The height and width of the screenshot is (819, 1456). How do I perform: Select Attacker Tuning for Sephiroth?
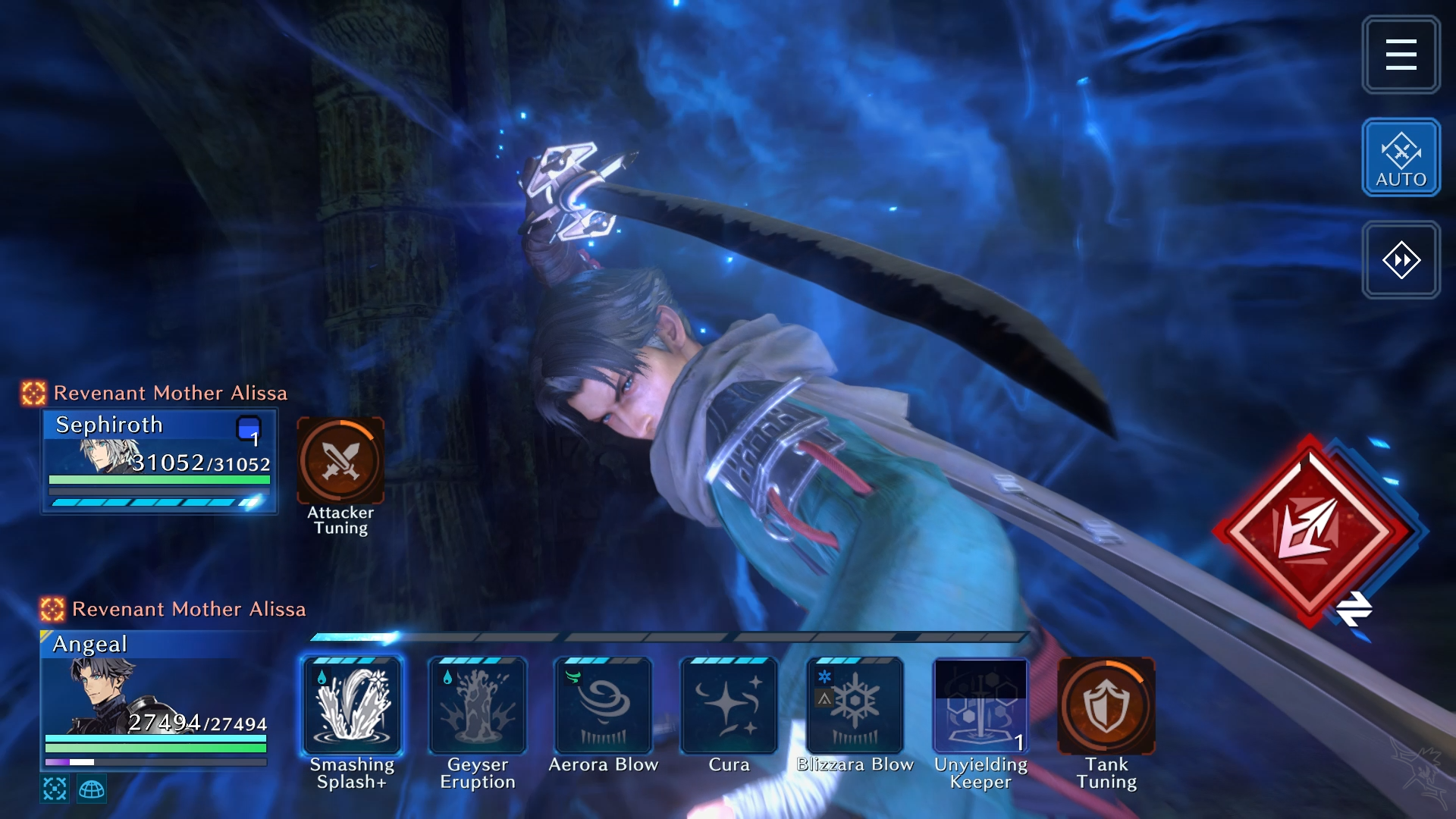tap(340, 461)
